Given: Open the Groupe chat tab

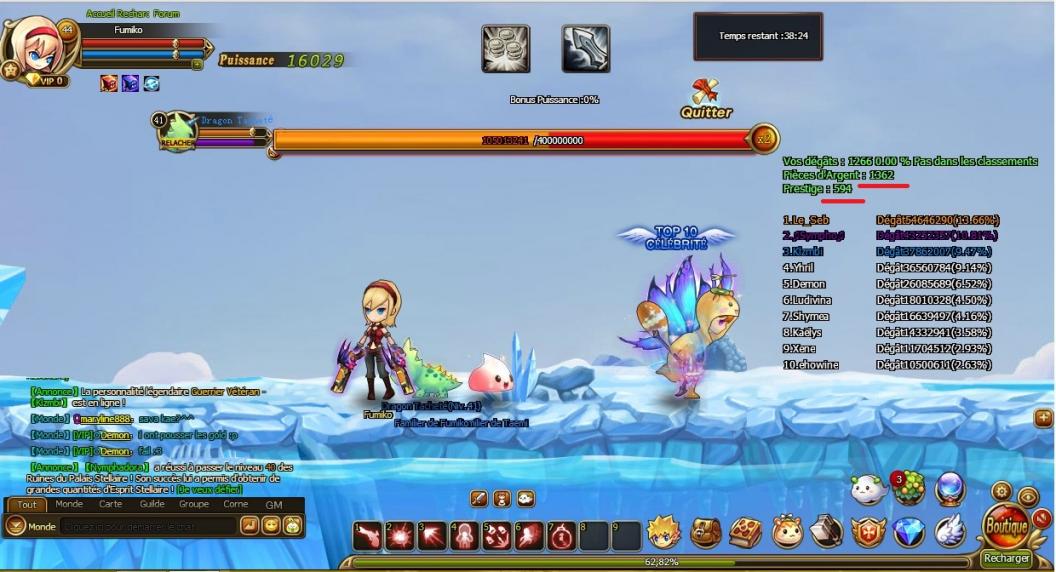Looking at the screenshot, I should coord(193,504).
